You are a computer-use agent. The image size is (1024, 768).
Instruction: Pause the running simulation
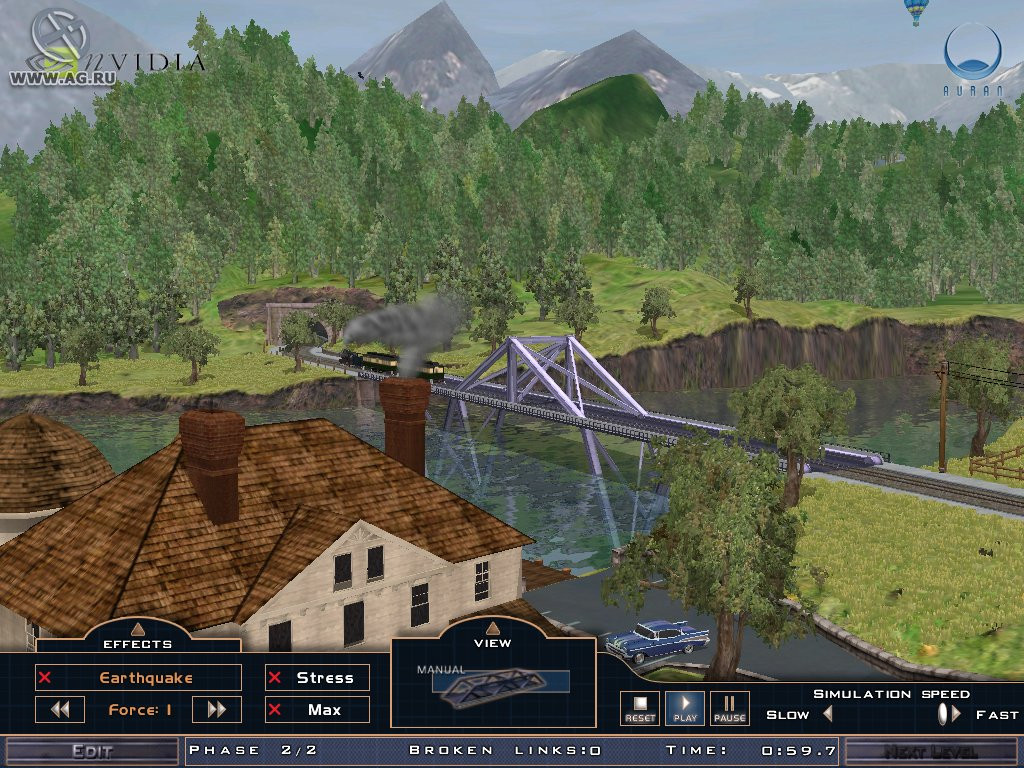click(730, 708)
